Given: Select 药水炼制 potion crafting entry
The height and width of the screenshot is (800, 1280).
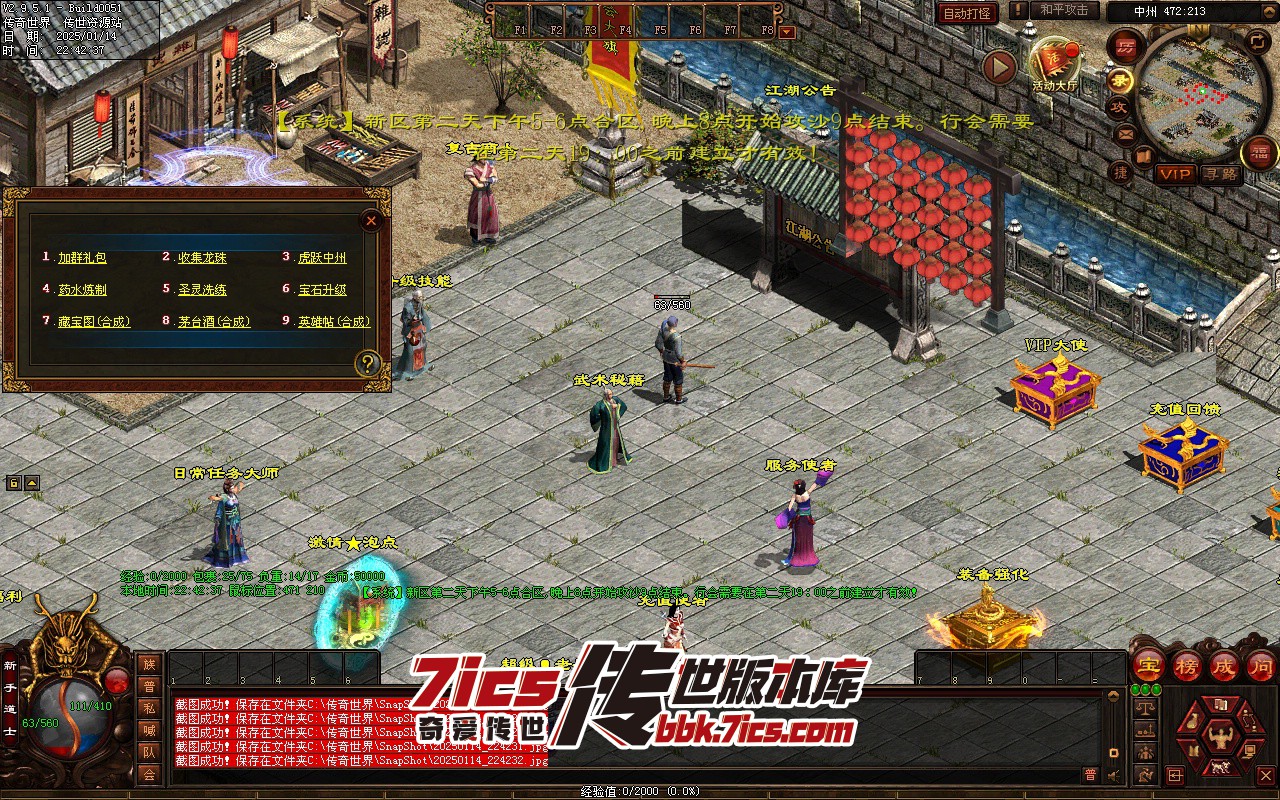Looking at the screenshot, I should (82, 290).
